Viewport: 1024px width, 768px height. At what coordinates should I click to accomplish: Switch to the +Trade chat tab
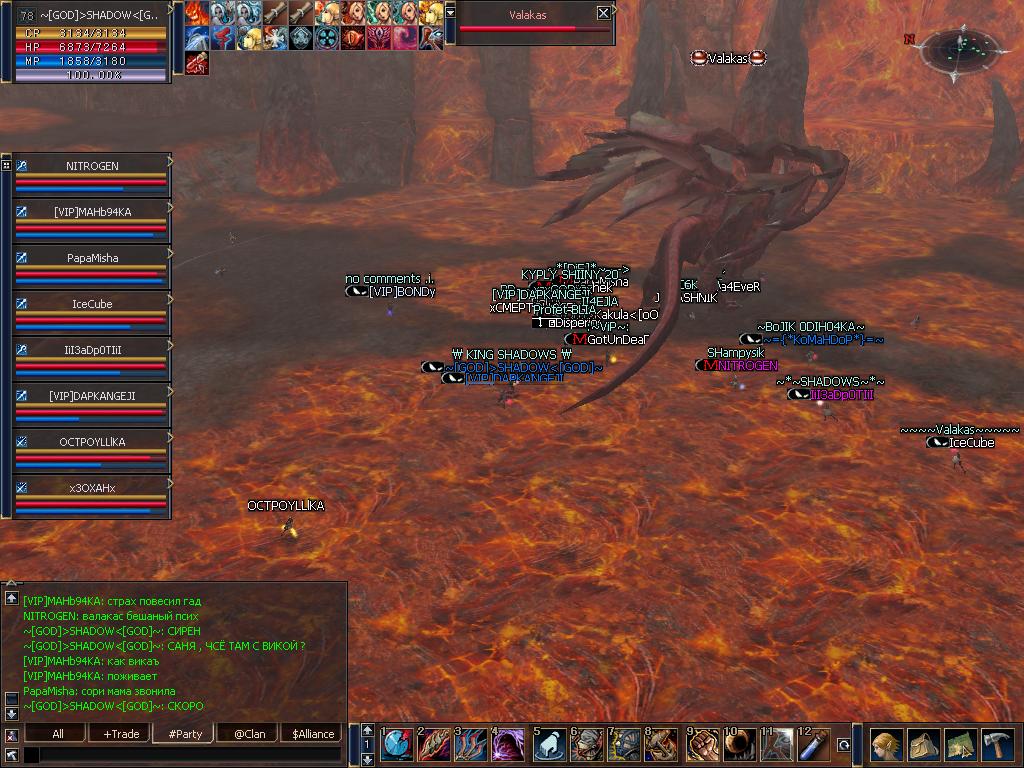click(121, 734)
